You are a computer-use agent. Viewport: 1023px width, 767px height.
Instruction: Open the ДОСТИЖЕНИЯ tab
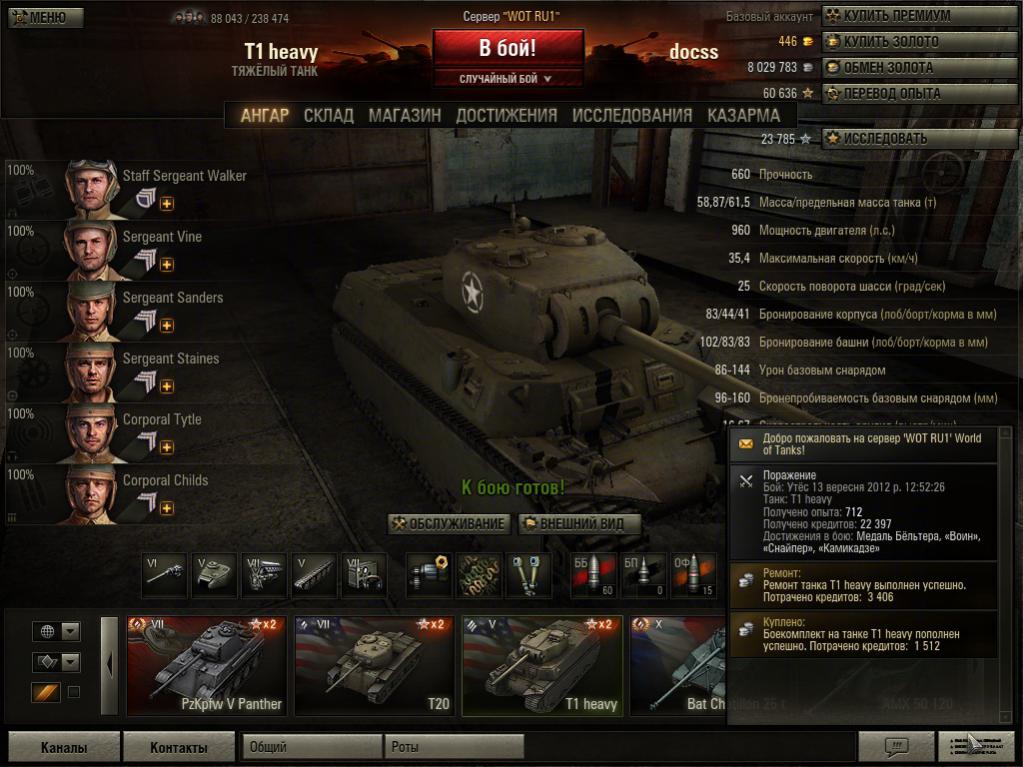click(x=506, y=115)
